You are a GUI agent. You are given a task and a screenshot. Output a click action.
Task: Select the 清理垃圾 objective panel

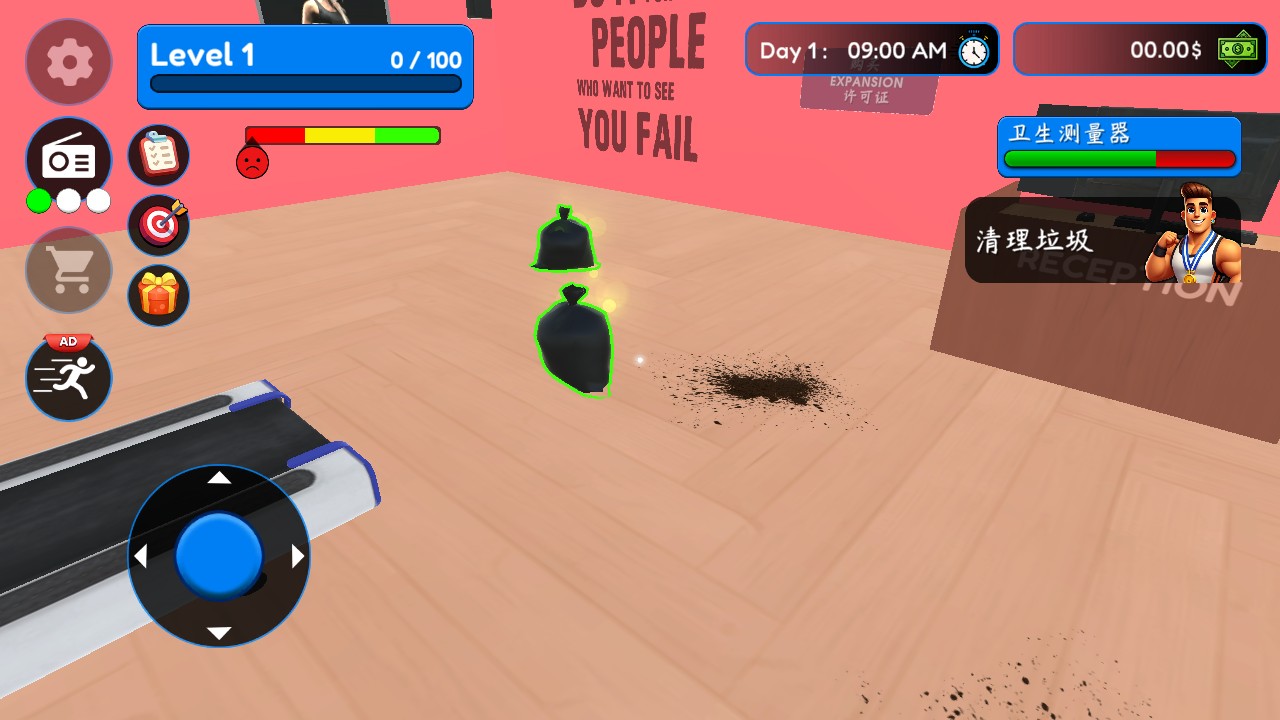click(1100, 240)
